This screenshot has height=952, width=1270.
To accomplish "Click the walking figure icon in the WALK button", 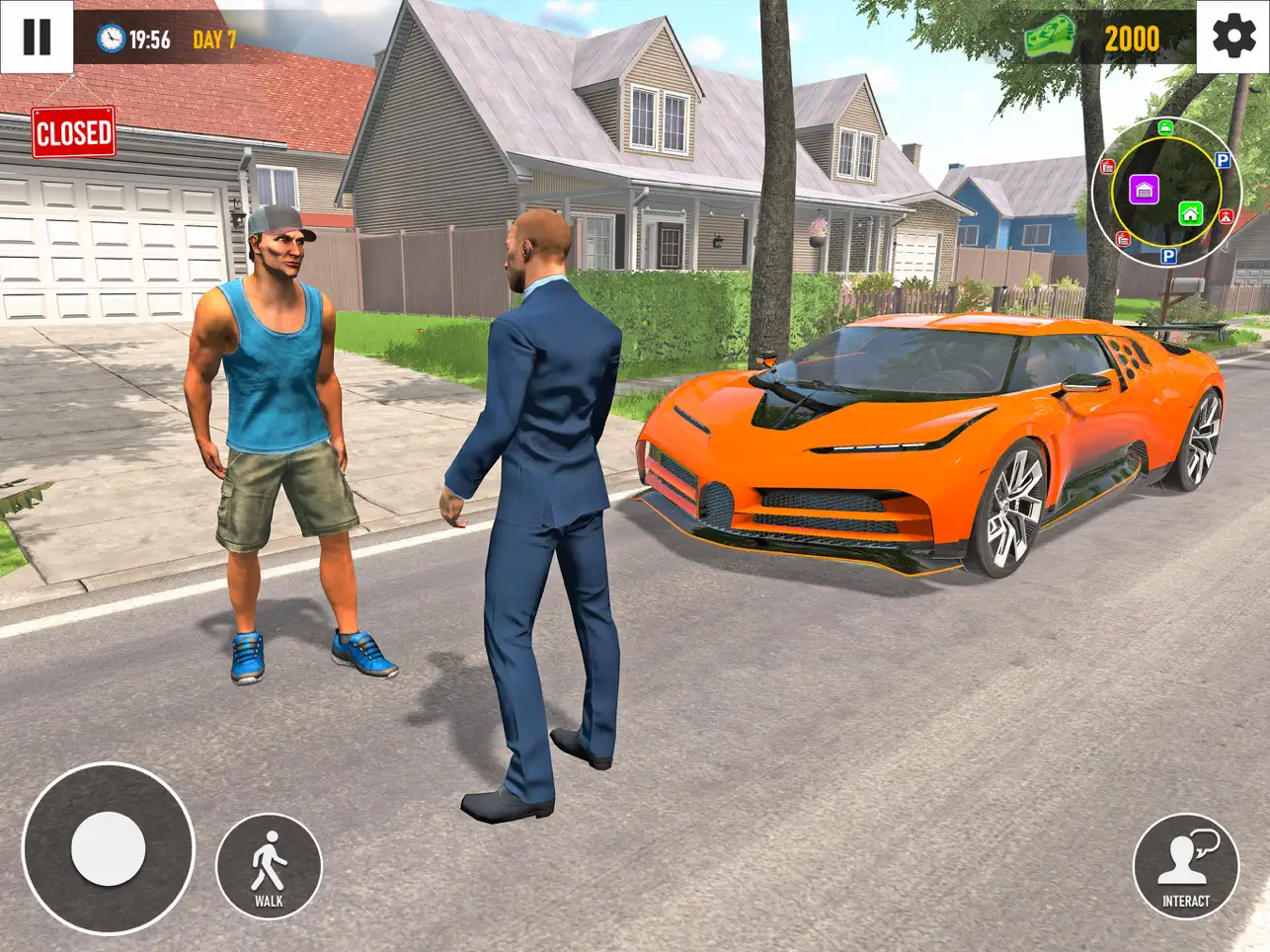I will click(x=267, y=858).
